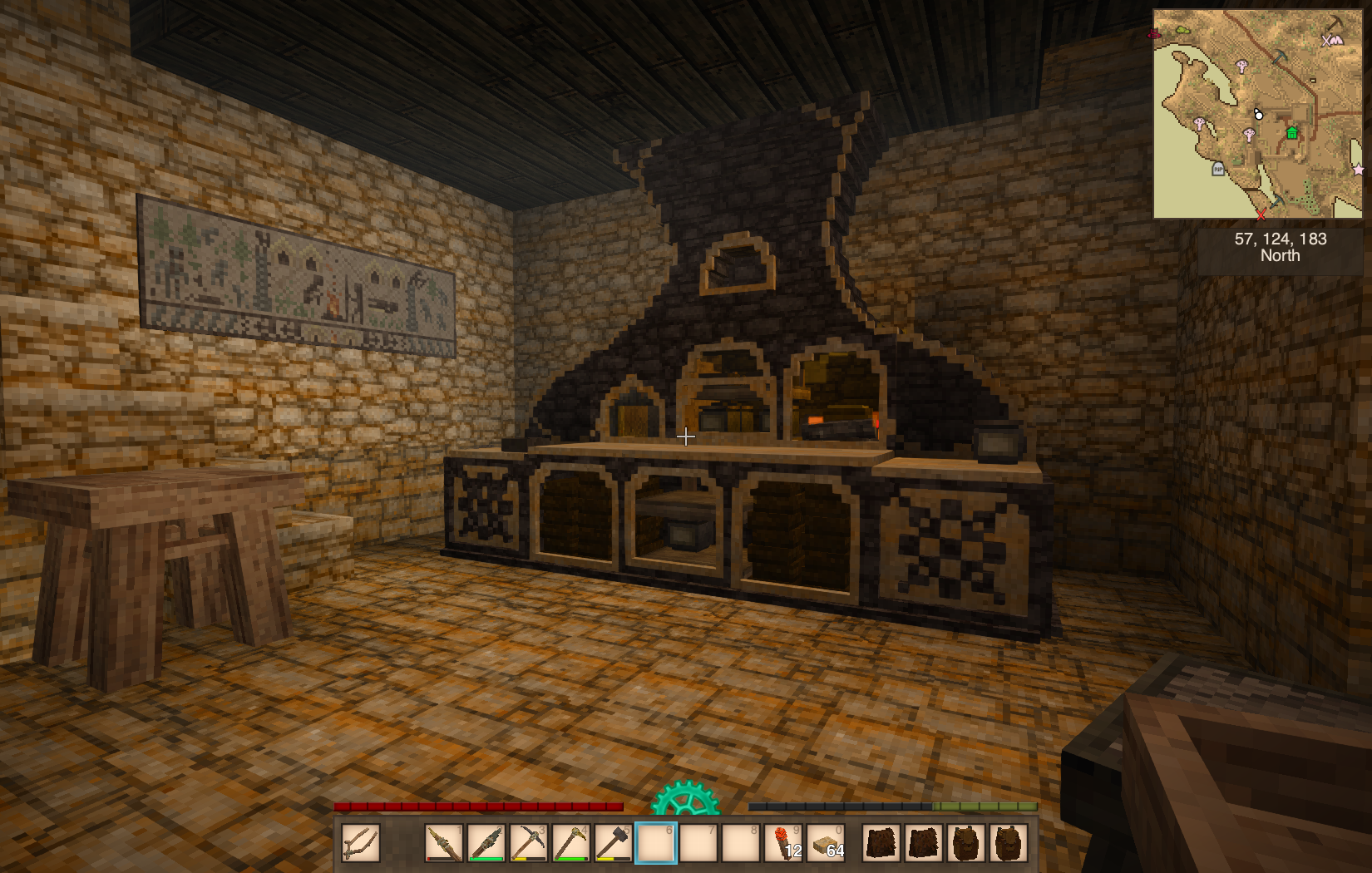Viewport: 1372px width, 873px height.
Task: Select the stack of 64 stone blocks
Action: [826, 843]
